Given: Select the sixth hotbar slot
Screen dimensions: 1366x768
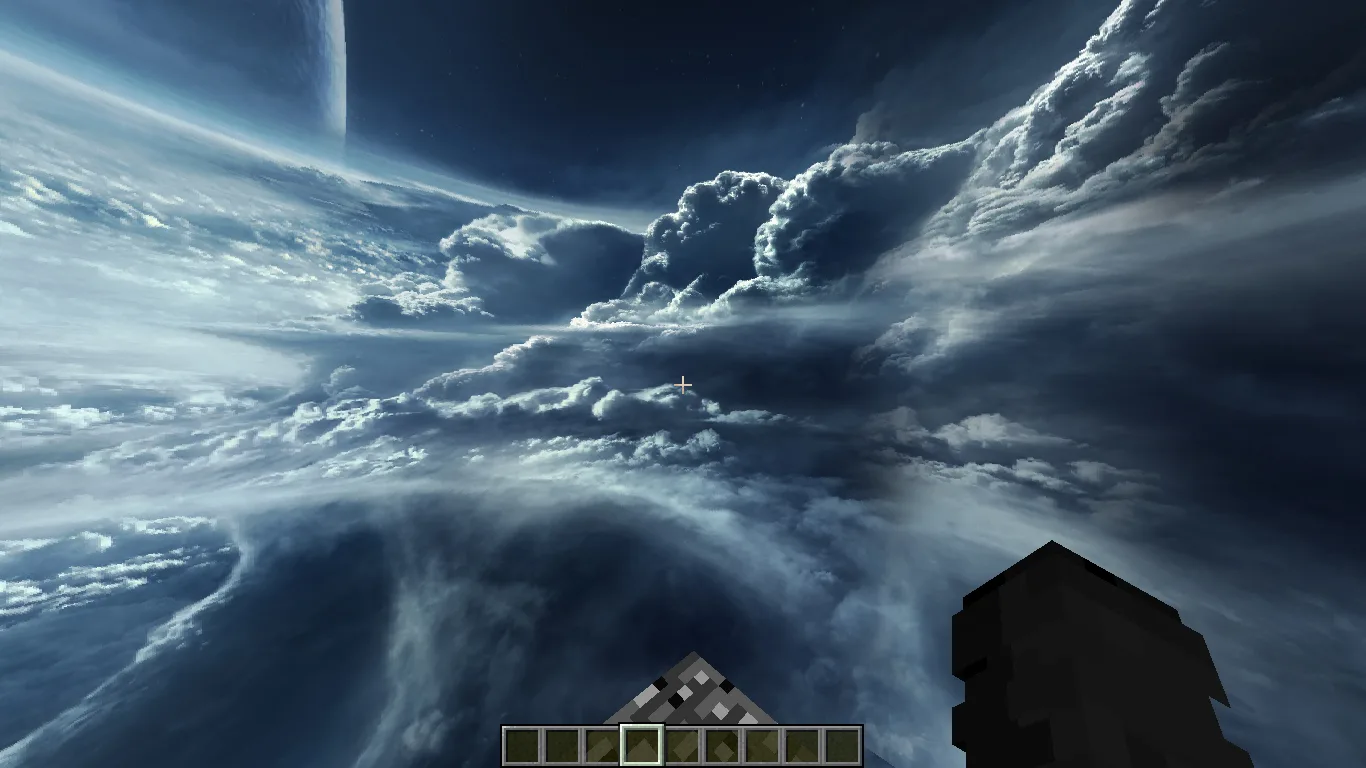Looking at the screenshot, I should 723,743.
